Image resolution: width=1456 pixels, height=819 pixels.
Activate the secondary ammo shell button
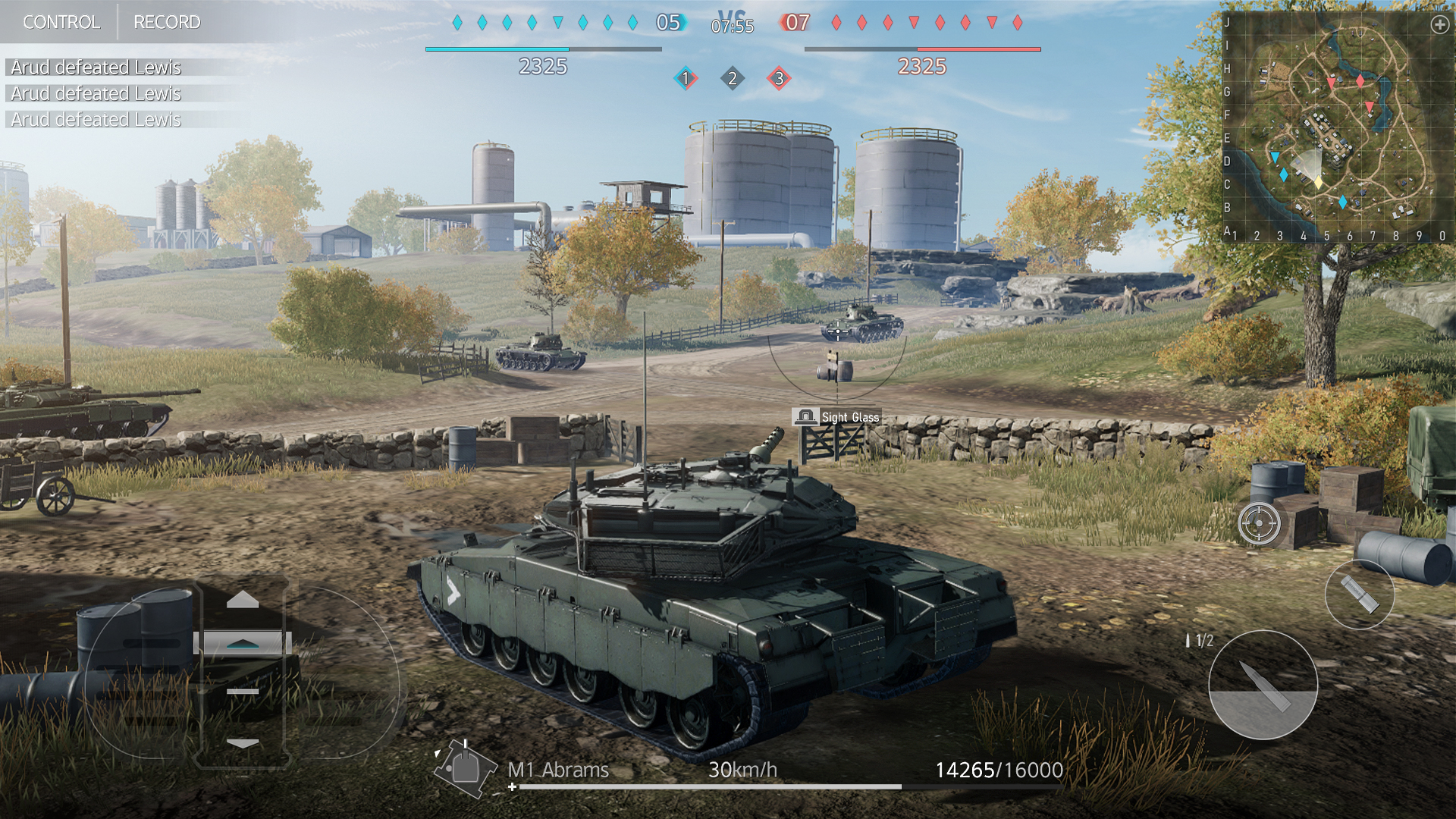(1359, 594)
